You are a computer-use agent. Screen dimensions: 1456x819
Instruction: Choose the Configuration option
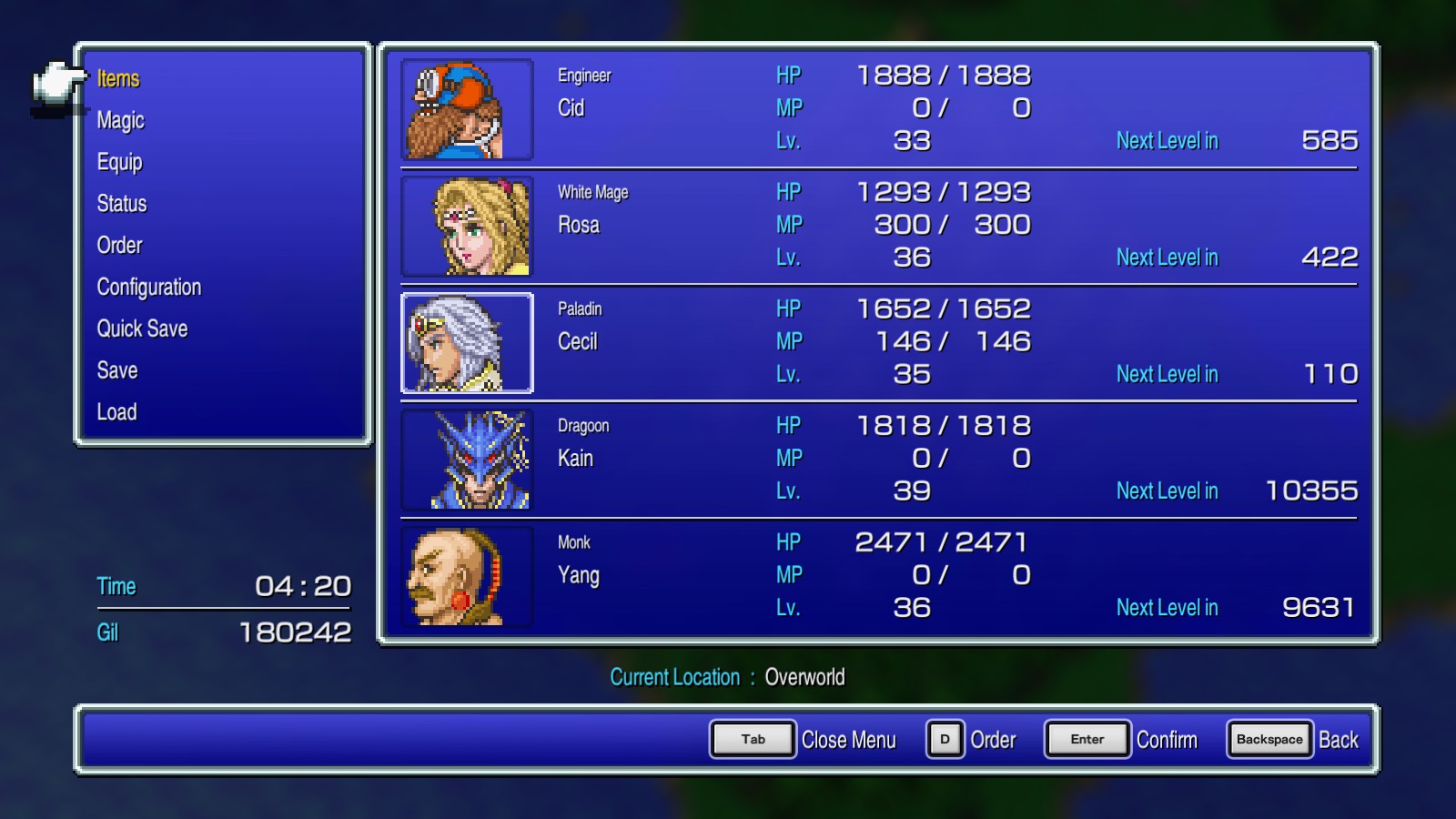148,287
